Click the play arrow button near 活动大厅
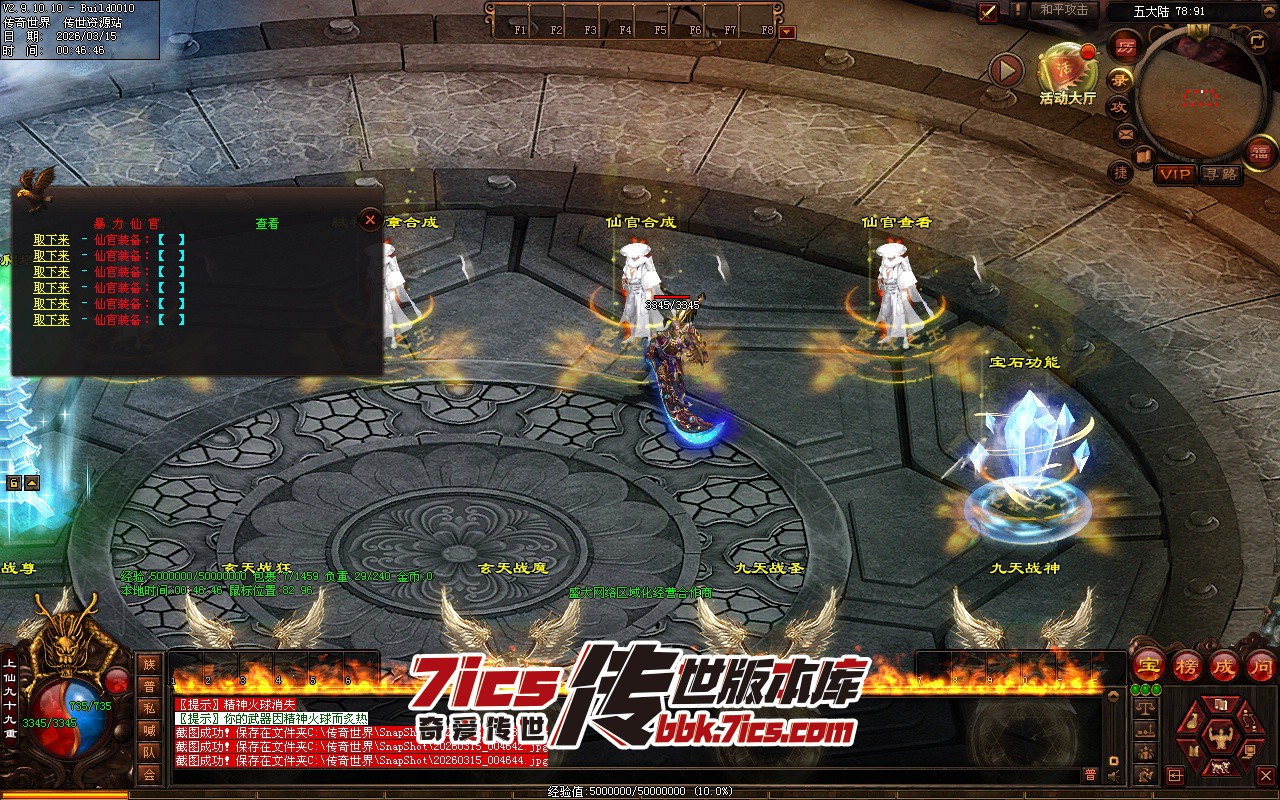This screenshot has width=1280, height=800. [x=1006, y=70]
